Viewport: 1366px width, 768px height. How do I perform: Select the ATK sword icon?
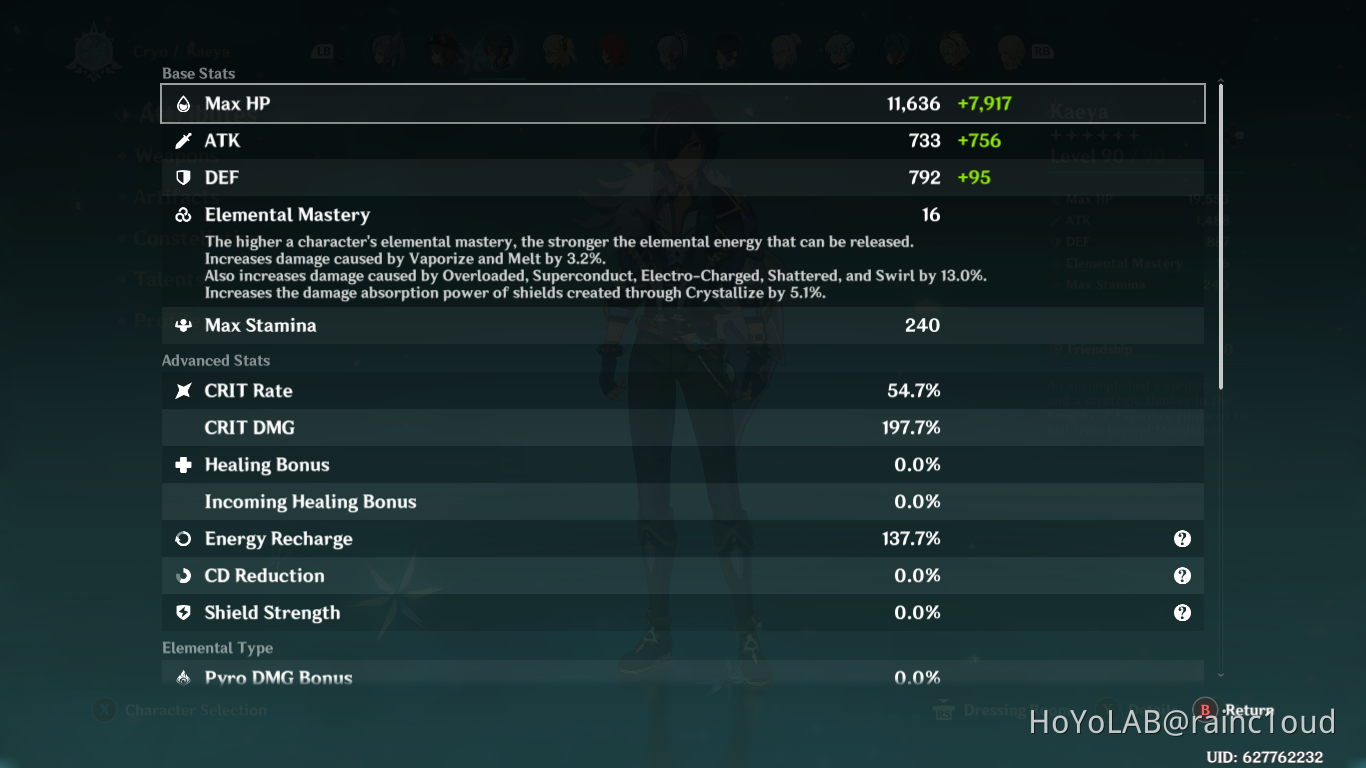185,140
